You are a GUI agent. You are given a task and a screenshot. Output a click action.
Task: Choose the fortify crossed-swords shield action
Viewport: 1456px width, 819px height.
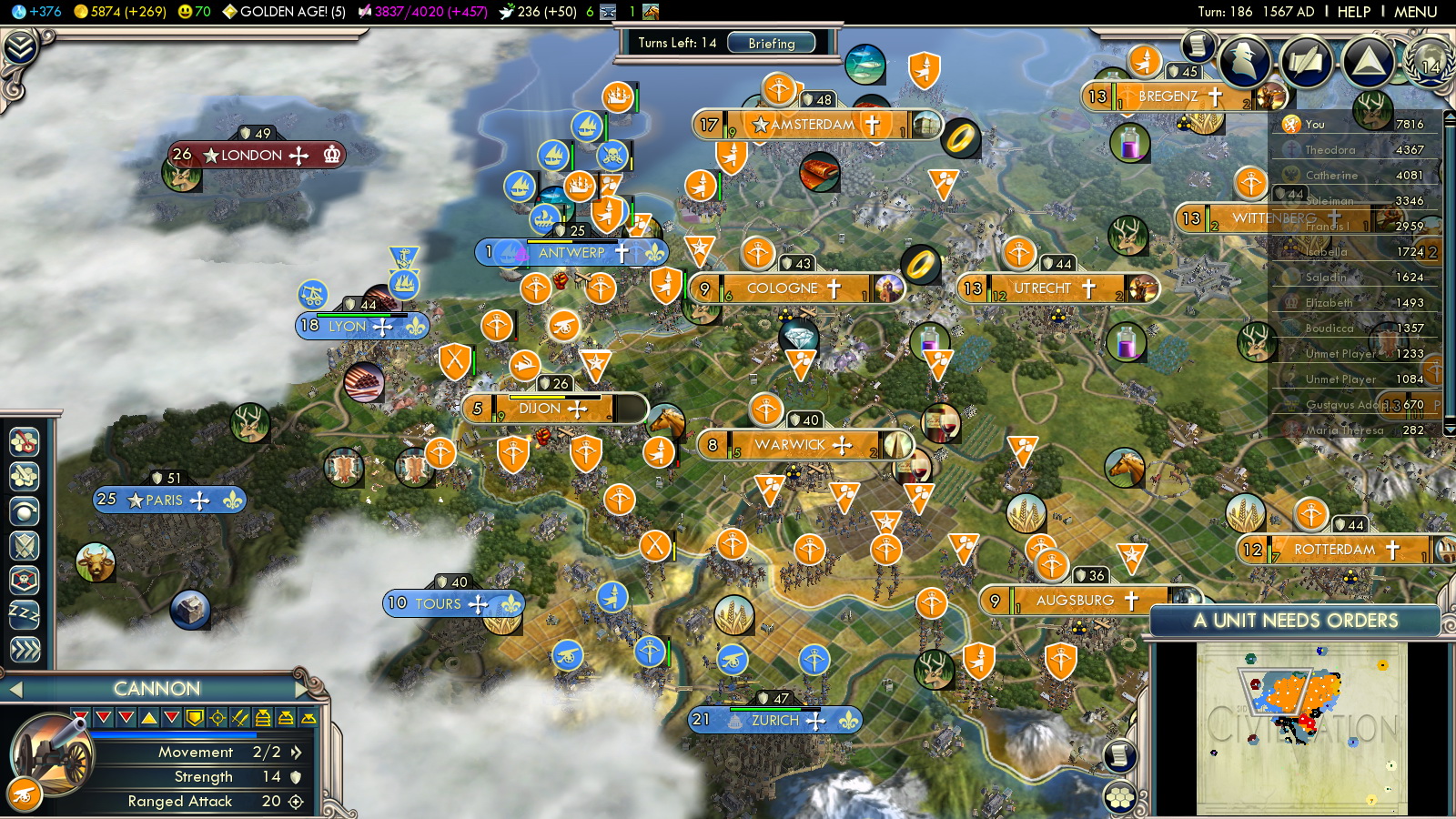tap(25, 546)
